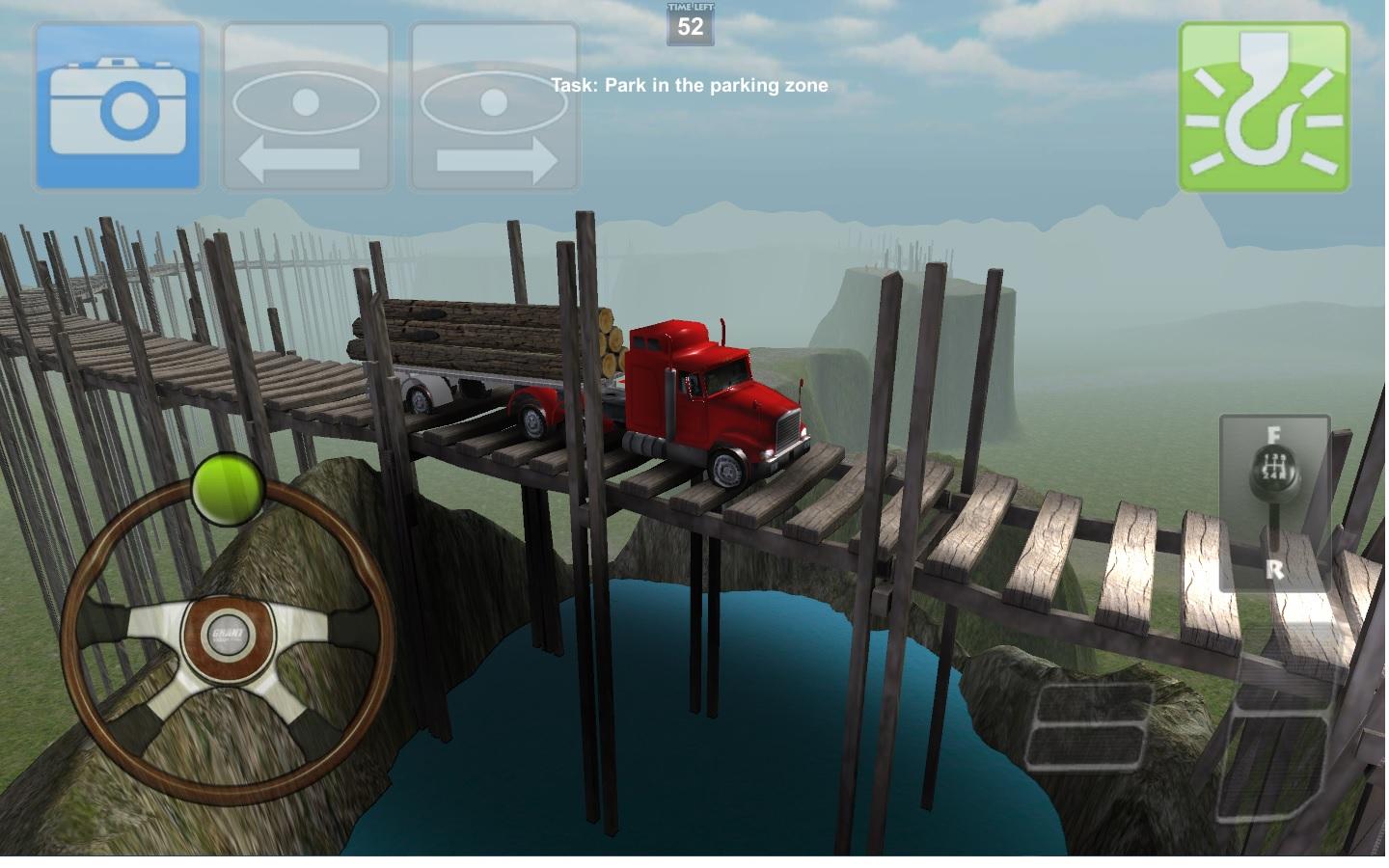Image resolution: width=1389 pixels, height=868 pixels.
Task: Tap the blue camera view button
Action: click(x=118, y=106)
